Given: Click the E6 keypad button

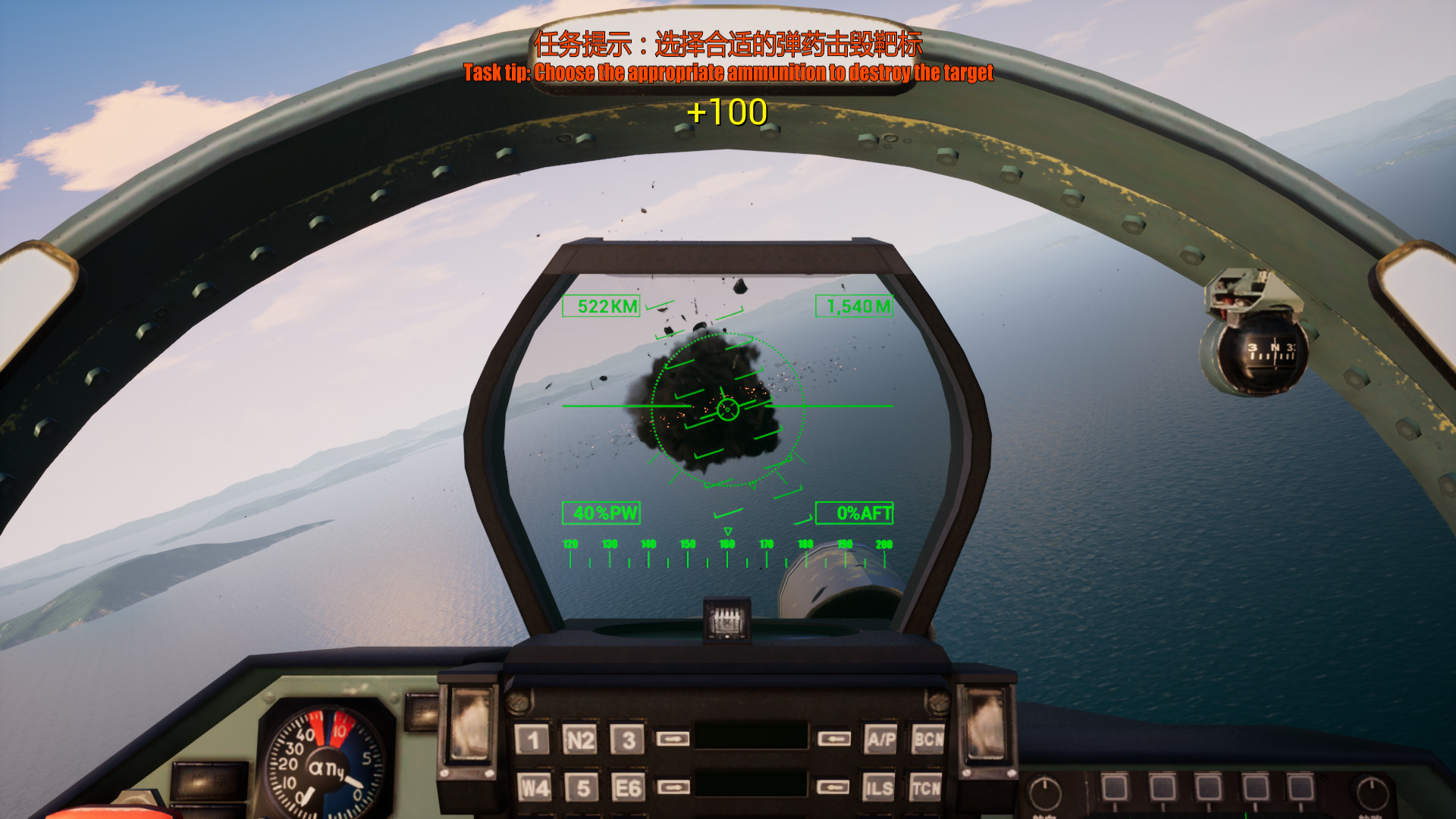Looking at the screenshot, I should 628,786.
